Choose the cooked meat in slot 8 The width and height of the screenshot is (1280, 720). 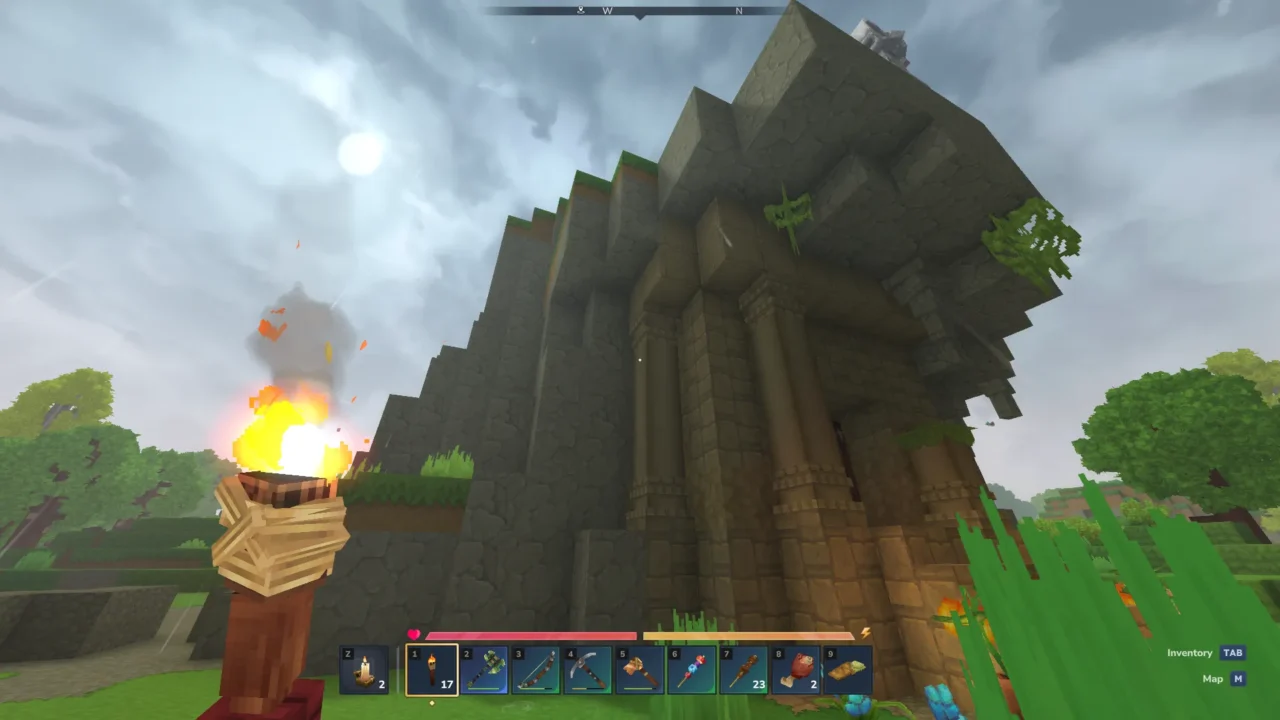796,669
